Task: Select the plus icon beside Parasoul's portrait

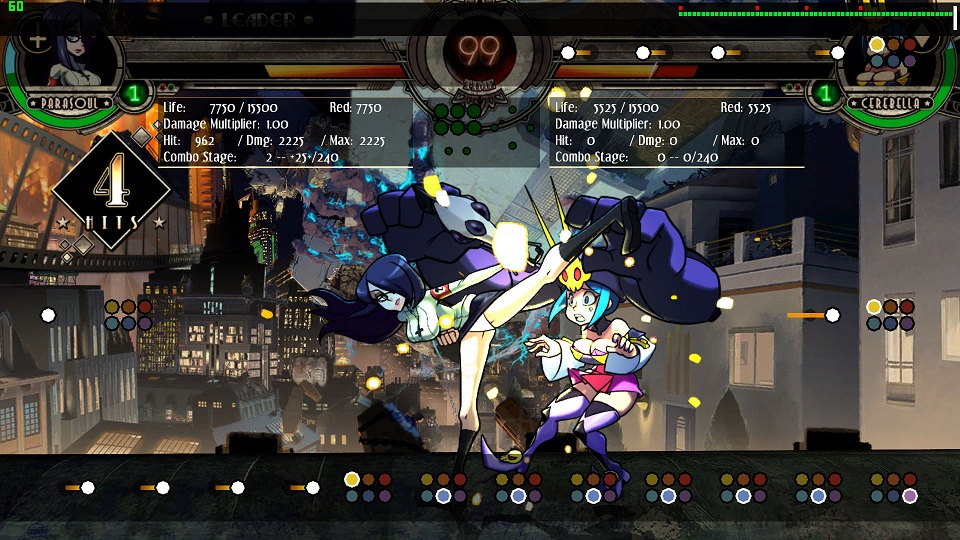Action: (36, 41)
